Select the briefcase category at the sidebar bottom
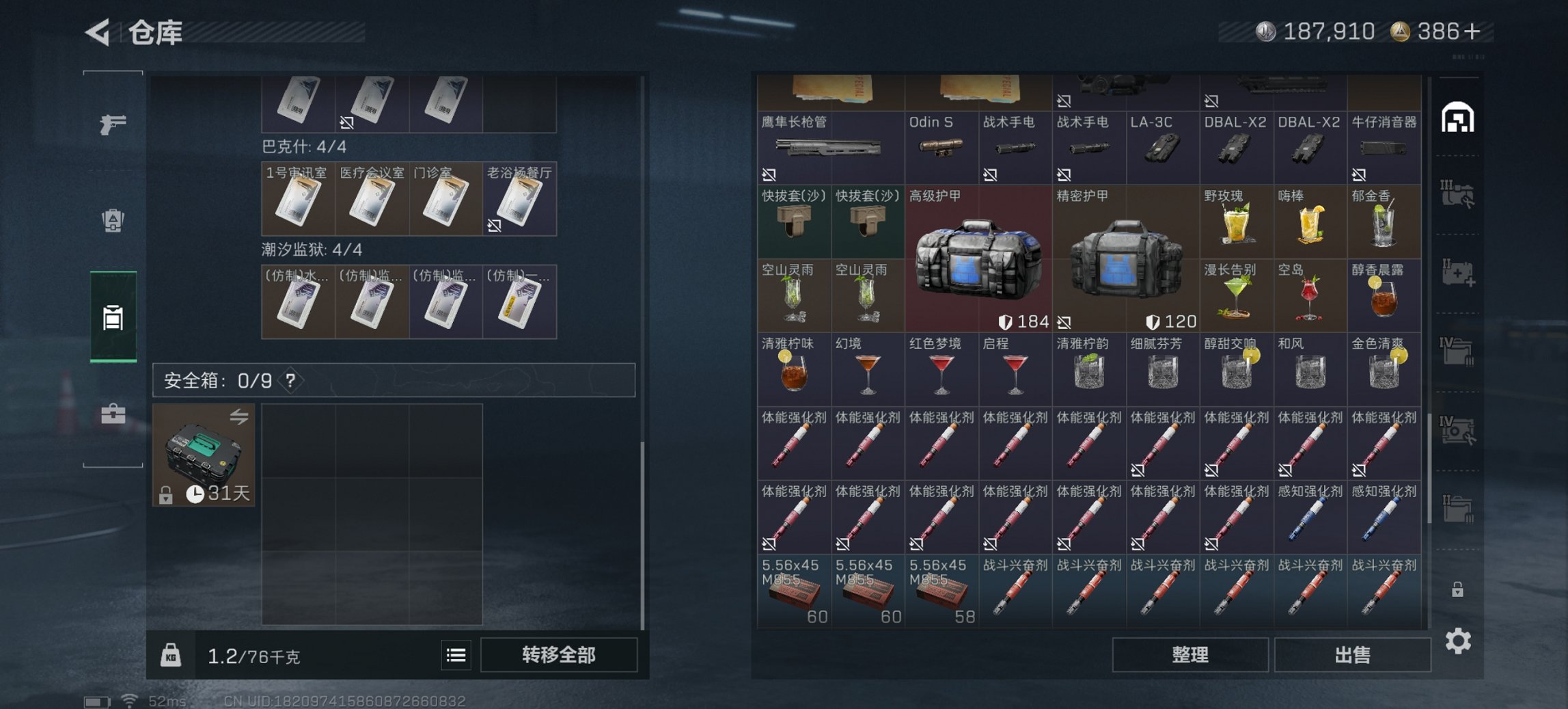Image resolution: width=1568 pixels, height=709 pixels. click(115, 414)
